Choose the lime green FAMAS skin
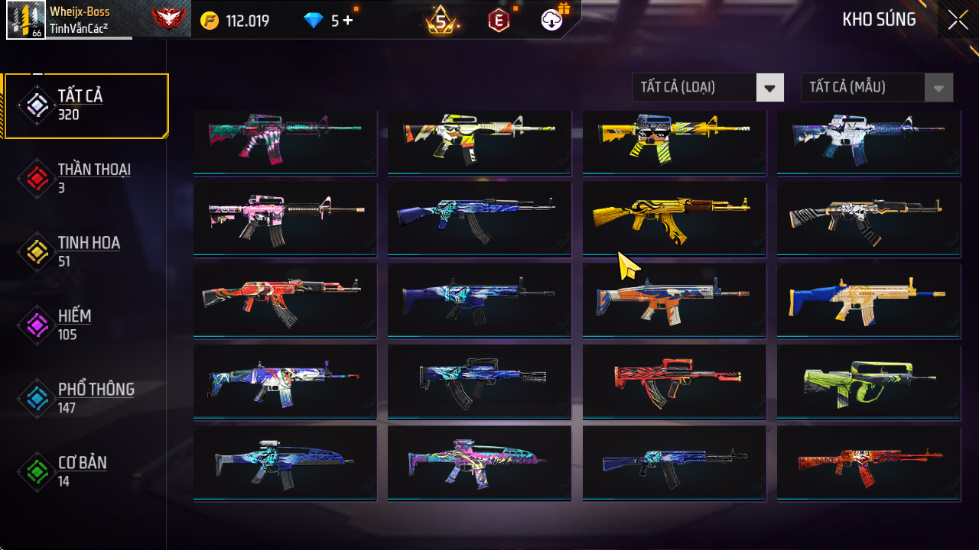979x550 pixels. (x=868, y=381)
